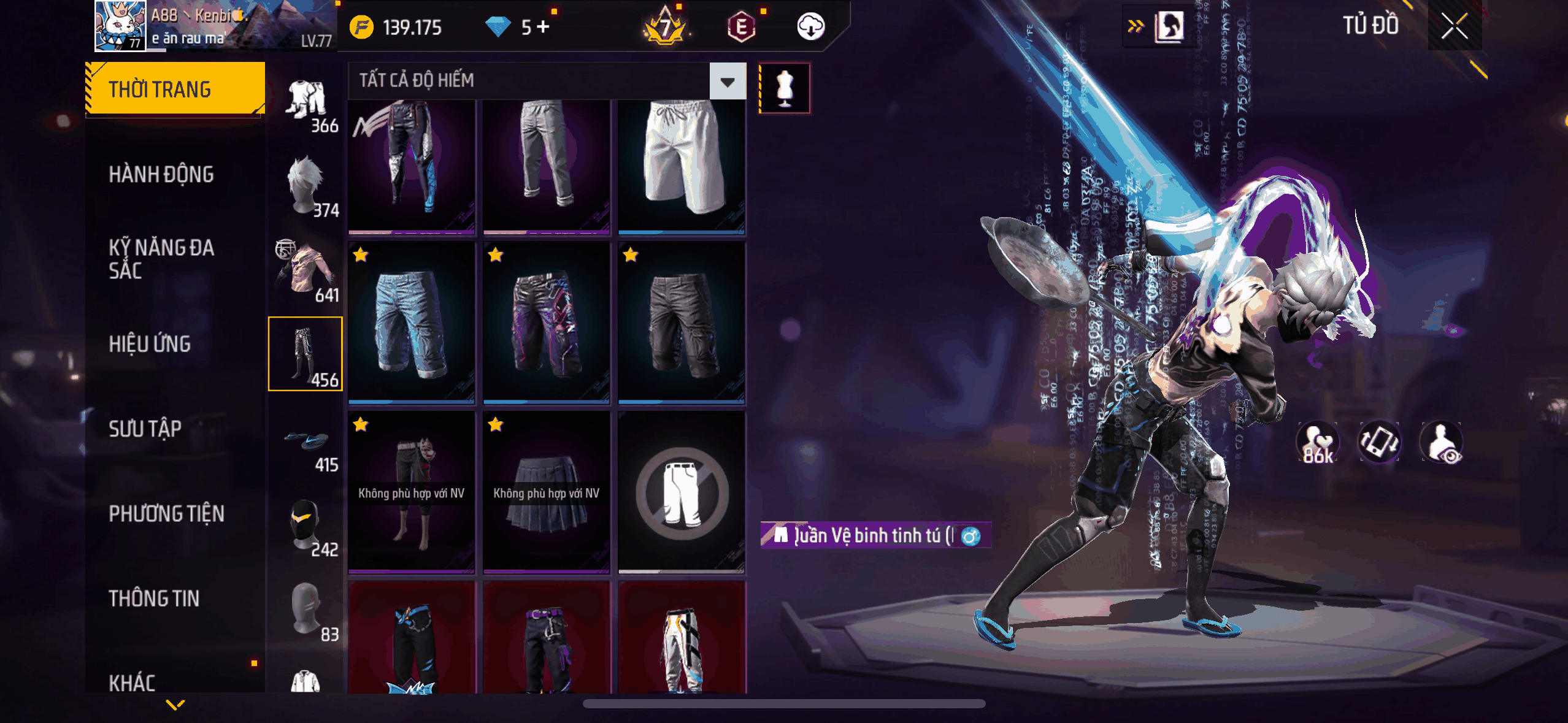Rotate the phone orientation icon
Screen dimensions: 1568x723
[x=1379, y=442]
